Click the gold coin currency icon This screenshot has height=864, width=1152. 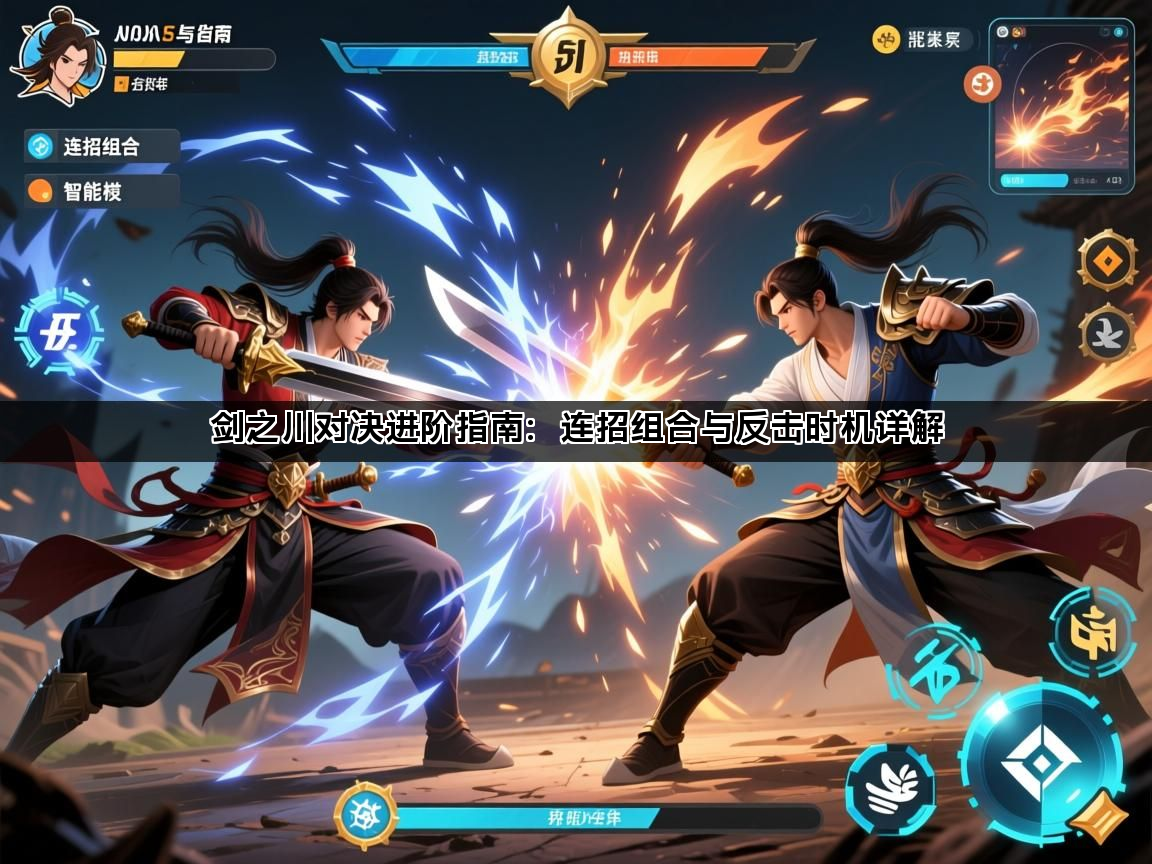point(885,40)
